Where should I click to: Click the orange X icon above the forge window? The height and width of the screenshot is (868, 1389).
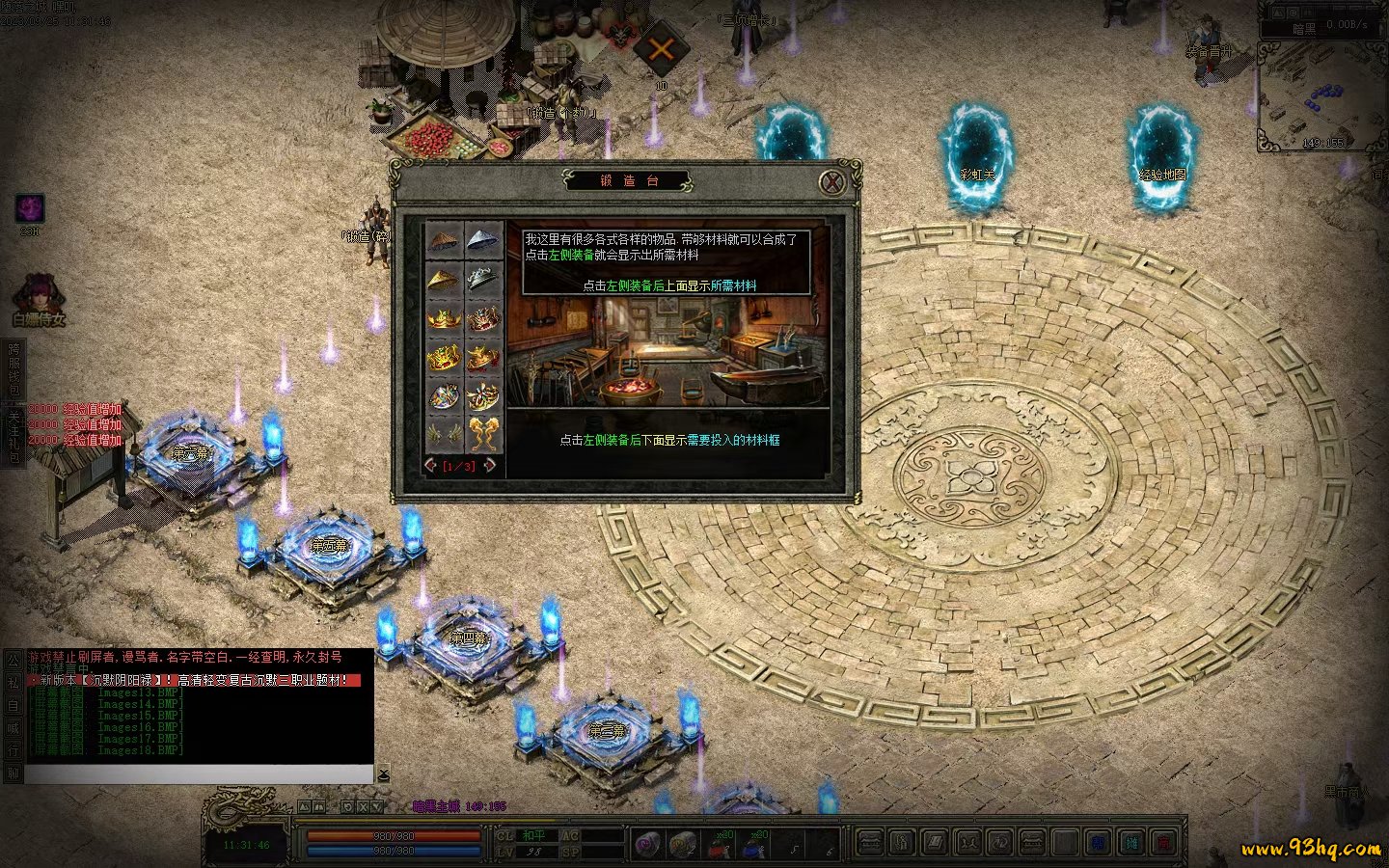coord(661,49)
